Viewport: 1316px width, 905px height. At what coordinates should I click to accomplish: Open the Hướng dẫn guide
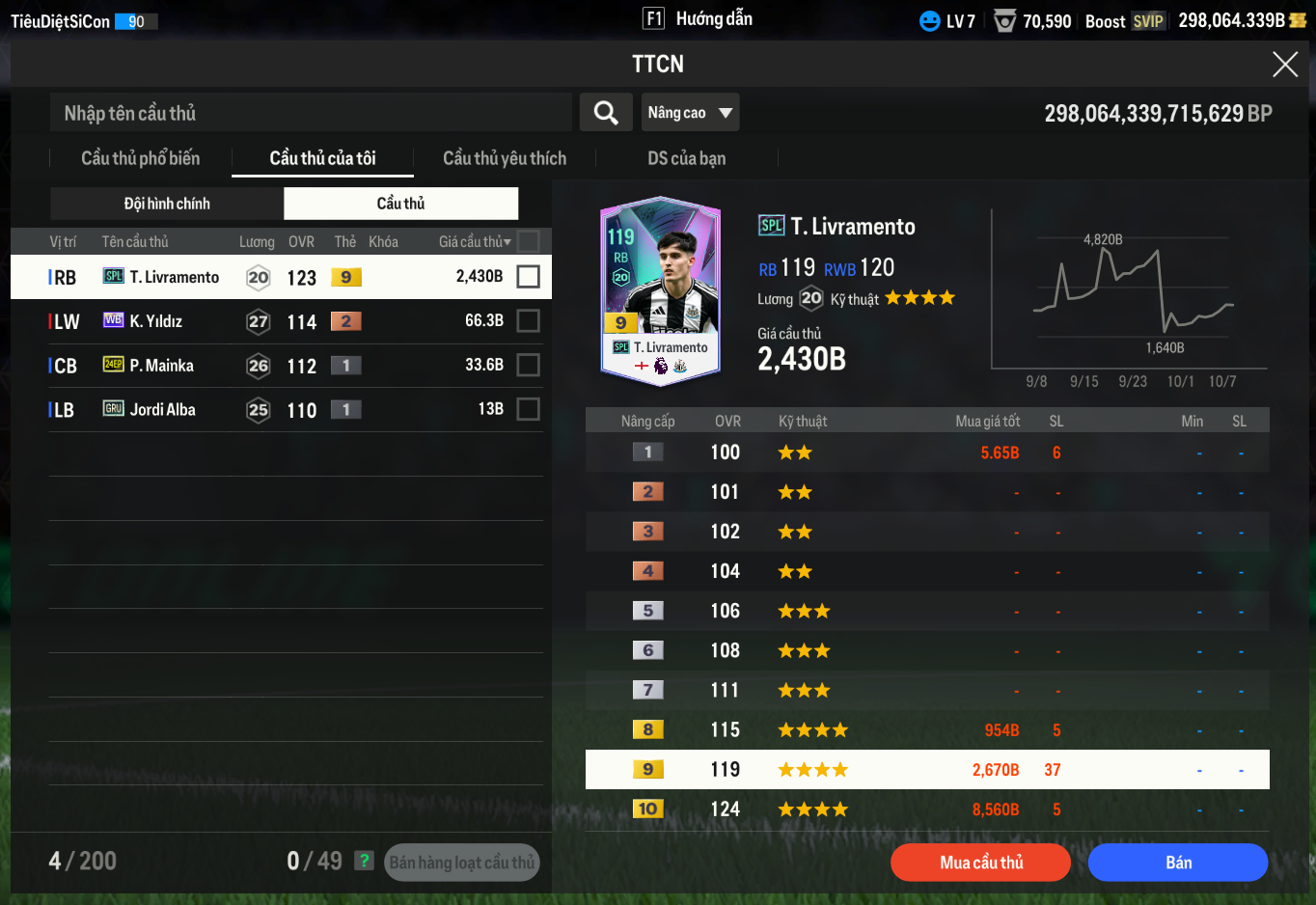click(699, 19)
